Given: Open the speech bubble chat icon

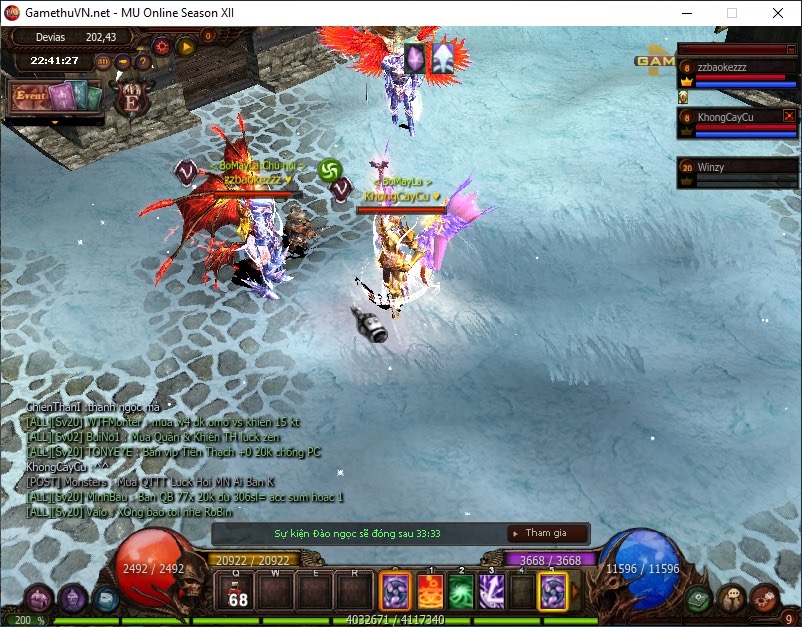Looking at the screenshot, I should pyautogui.click(x=731, y=598).
